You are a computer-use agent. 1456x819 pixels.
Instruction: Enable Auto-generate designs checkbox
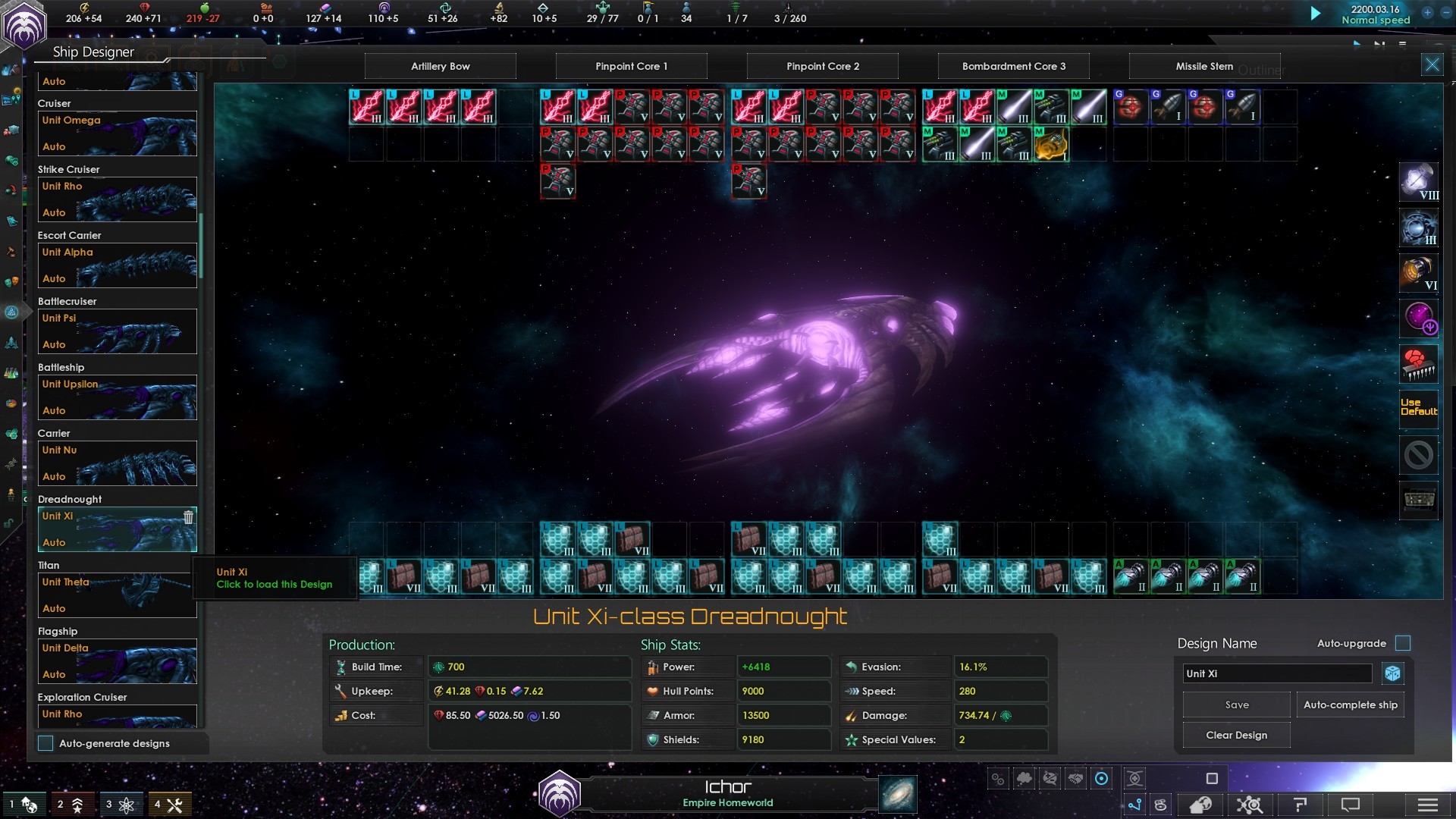click(x=46, y=744)
